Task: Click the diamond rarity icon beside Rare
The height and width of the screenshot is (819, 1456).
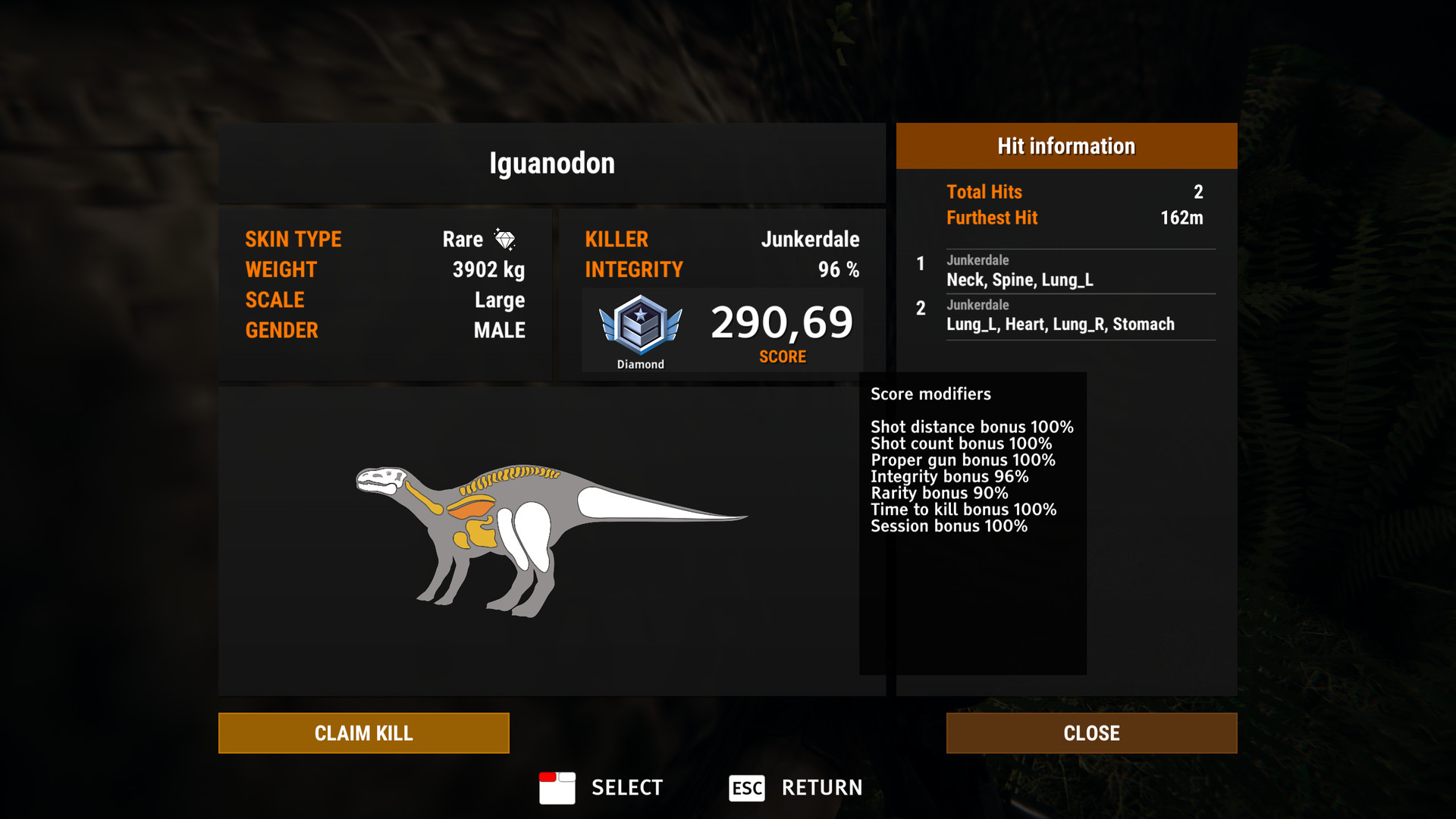Action: point(506,238)
